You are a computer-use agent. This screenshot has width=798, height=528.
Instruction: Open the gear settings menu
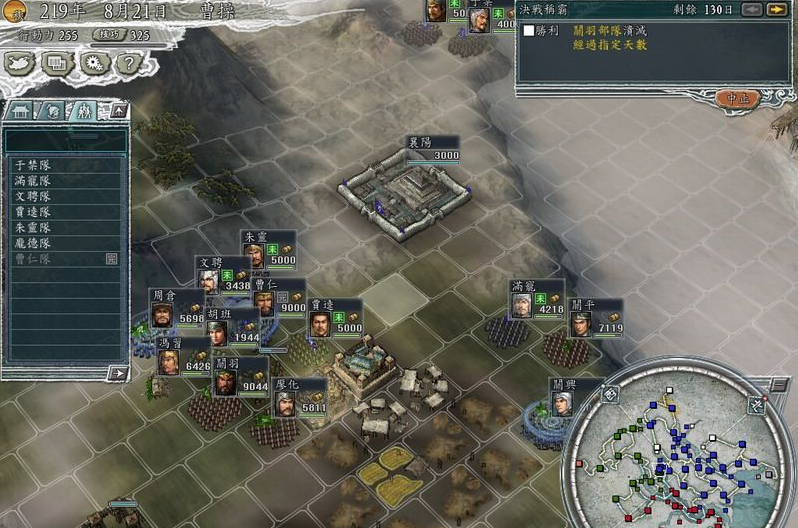click(x=93, y=63)
